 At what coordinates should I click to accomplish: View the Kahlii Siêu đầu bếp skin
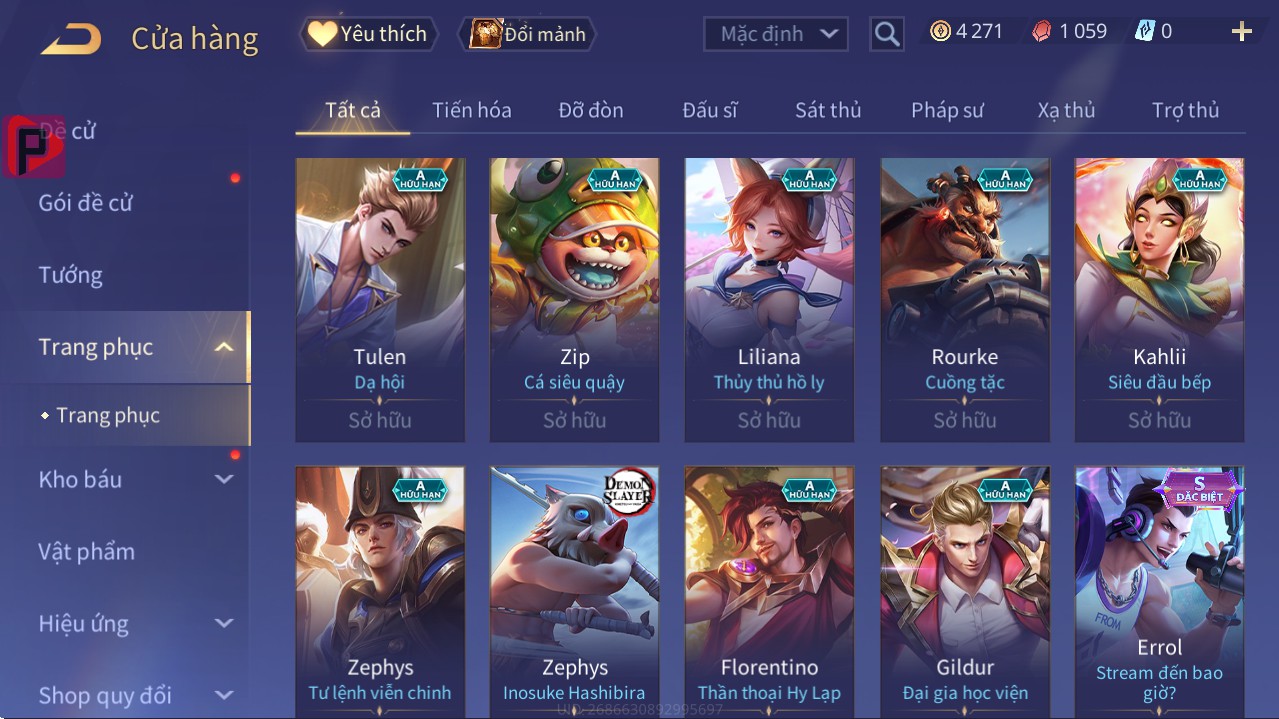point(1159,299)
